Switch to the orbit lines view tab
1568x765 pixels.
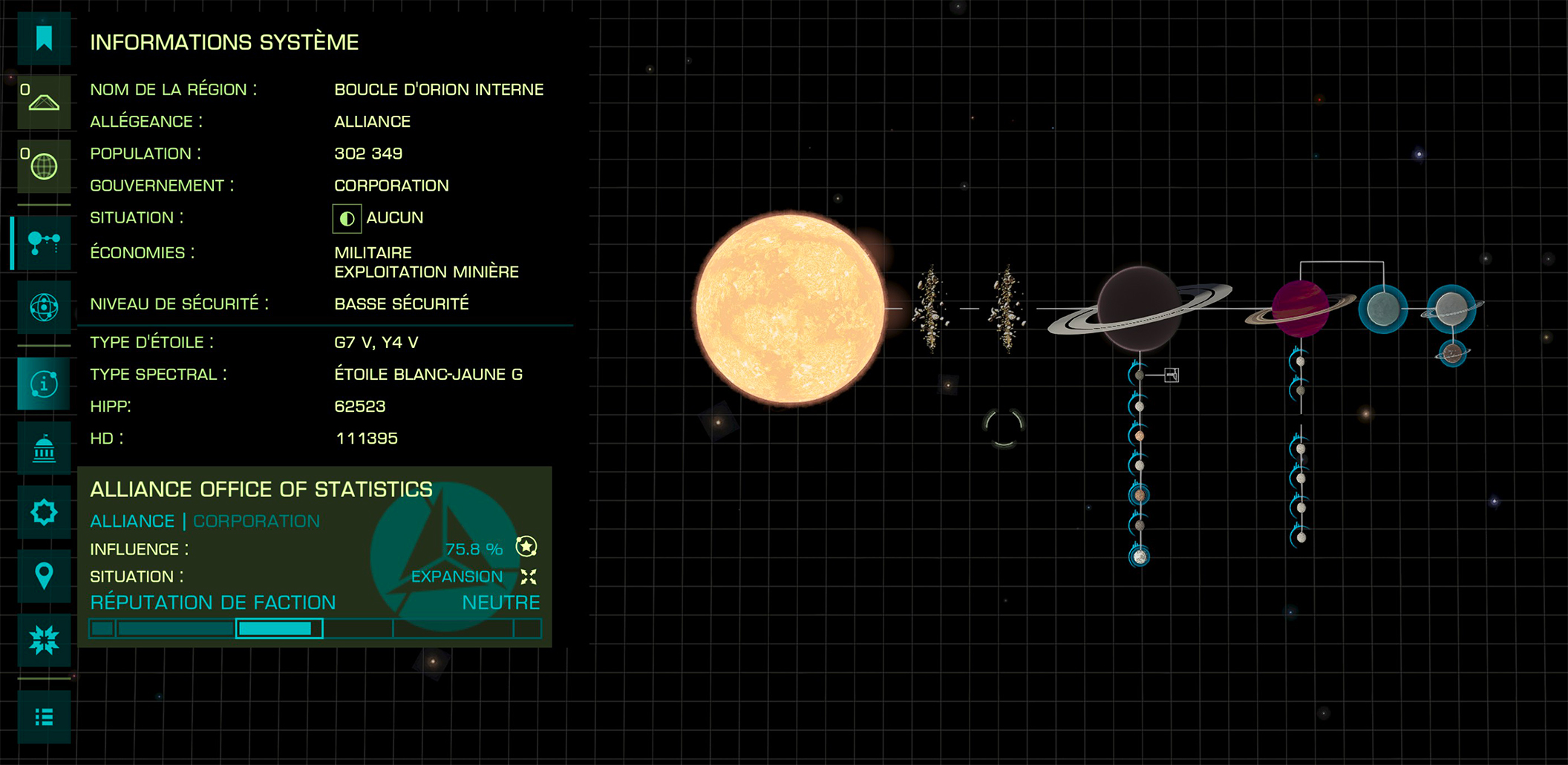coord(44,306)
